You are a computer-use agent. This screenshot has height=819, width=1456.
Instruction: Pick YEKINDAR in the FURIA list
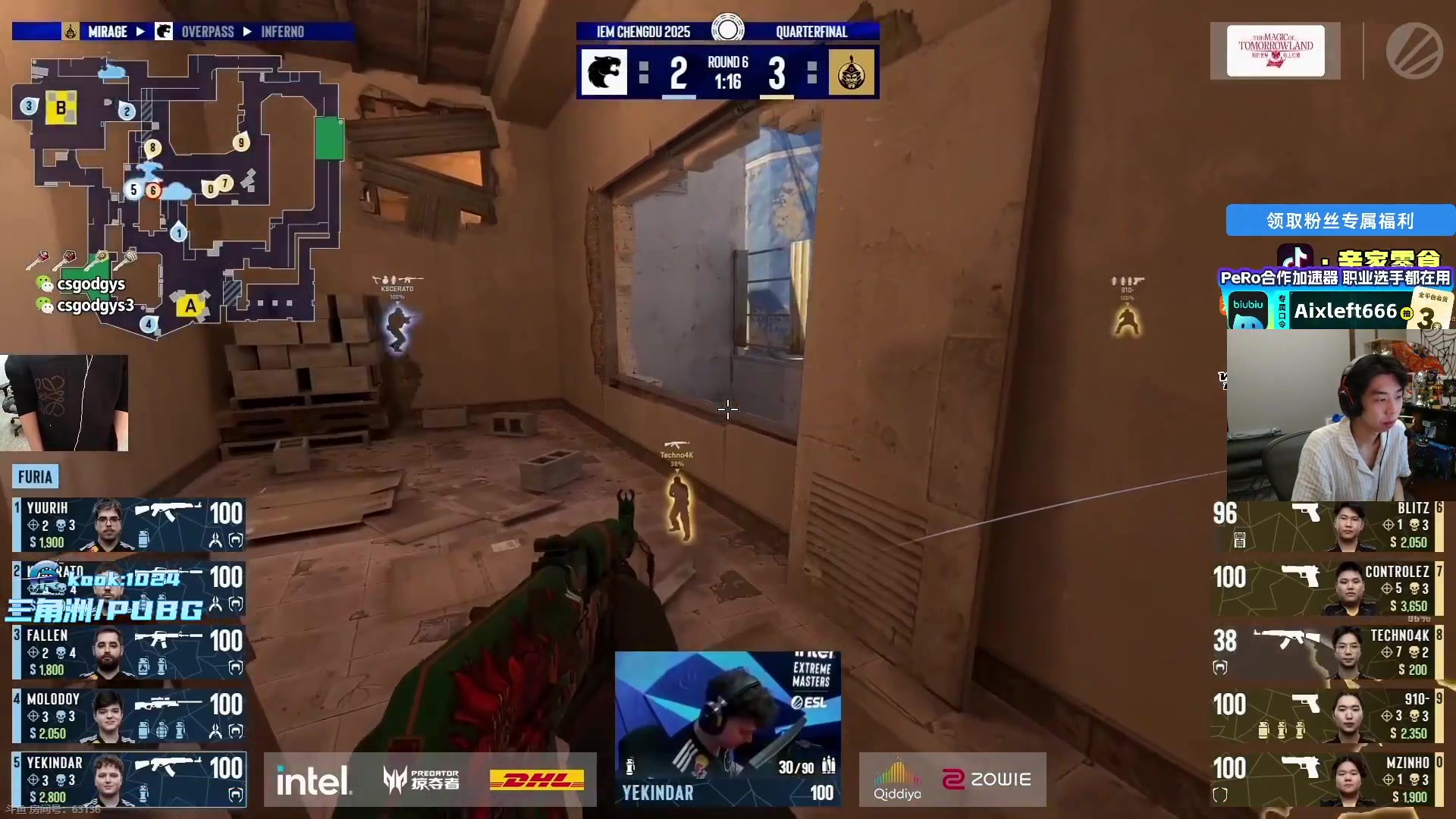[x=129, y=780]
